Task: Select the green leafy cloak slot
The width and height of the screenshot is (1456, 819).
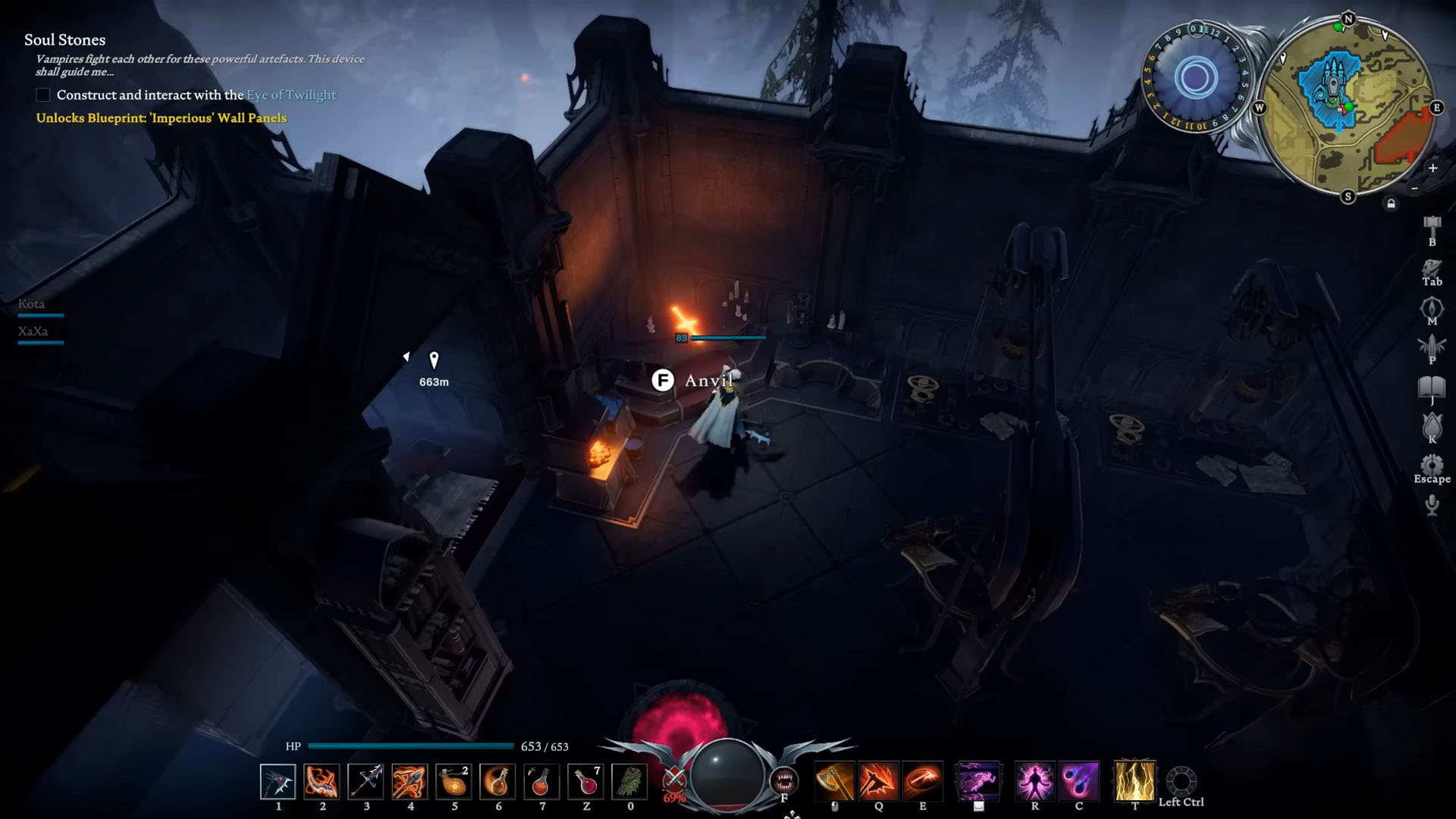Action: [x=630, y=782]
